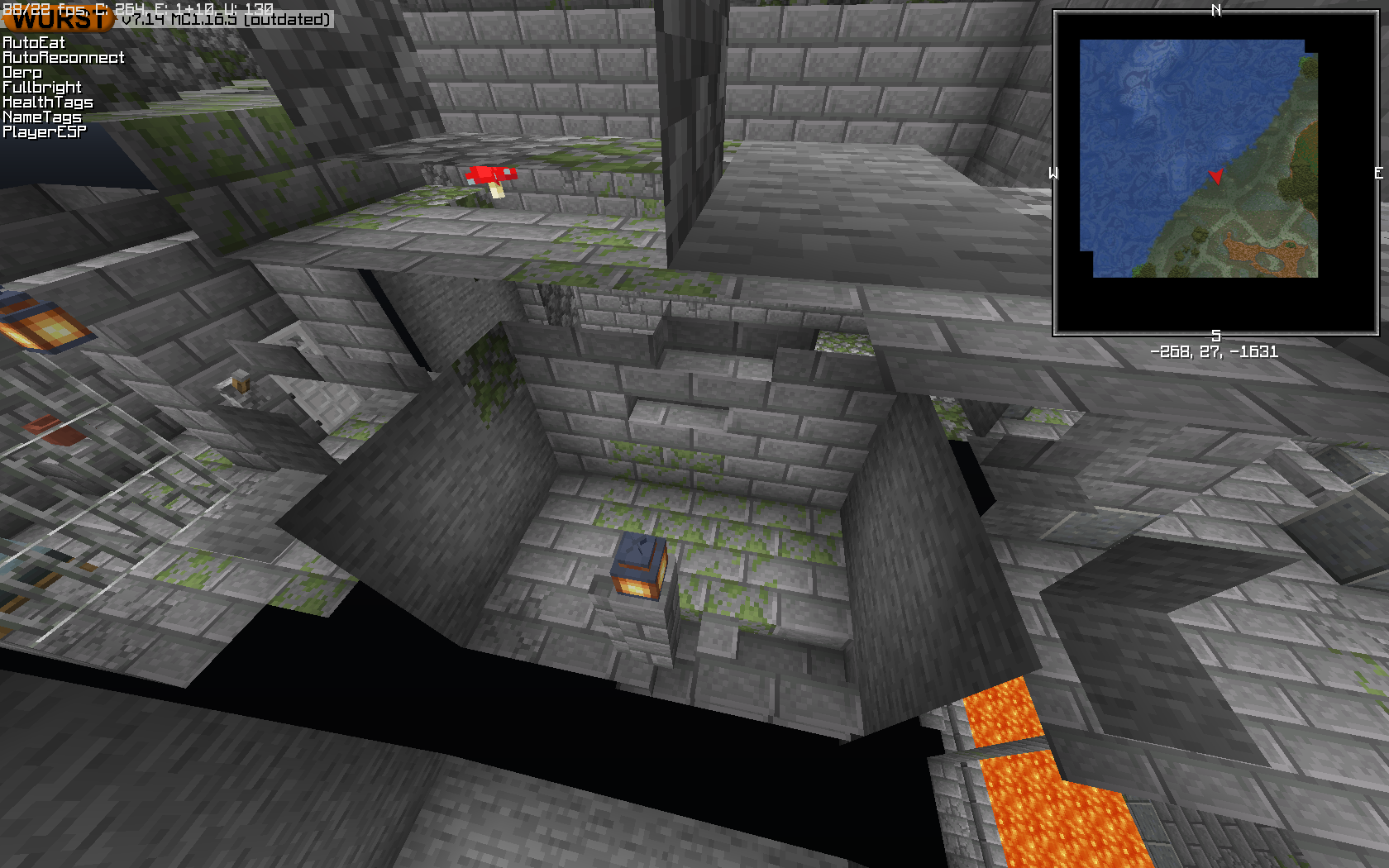Click the red player arrow on the minimap
Image resolution: width=1389 pixels, height=868 pixels.
pos(1215,176)
